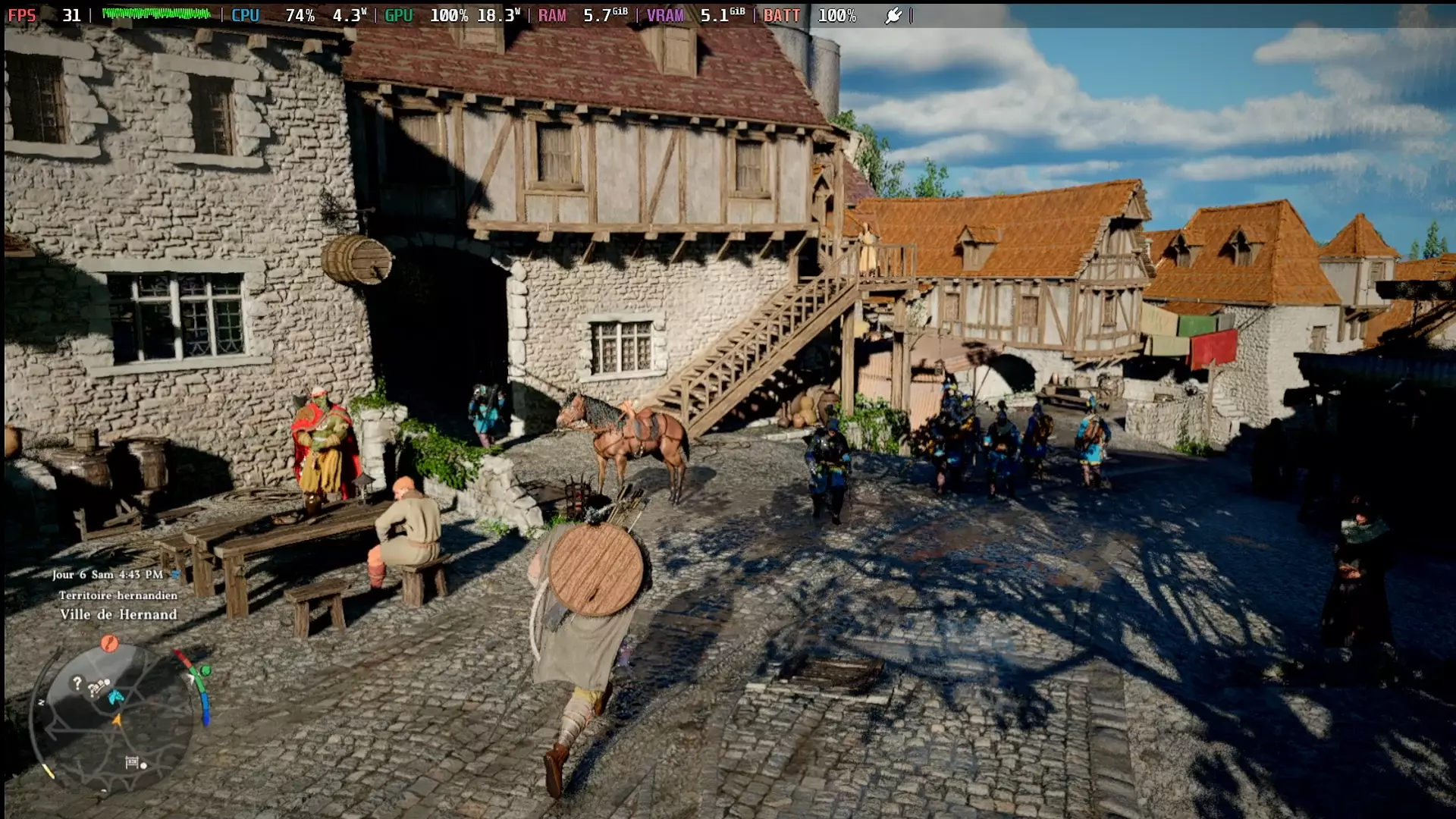1456x819 pixels.
Task: Select the question mark marker on the minimap
Action: pos(77,683)
